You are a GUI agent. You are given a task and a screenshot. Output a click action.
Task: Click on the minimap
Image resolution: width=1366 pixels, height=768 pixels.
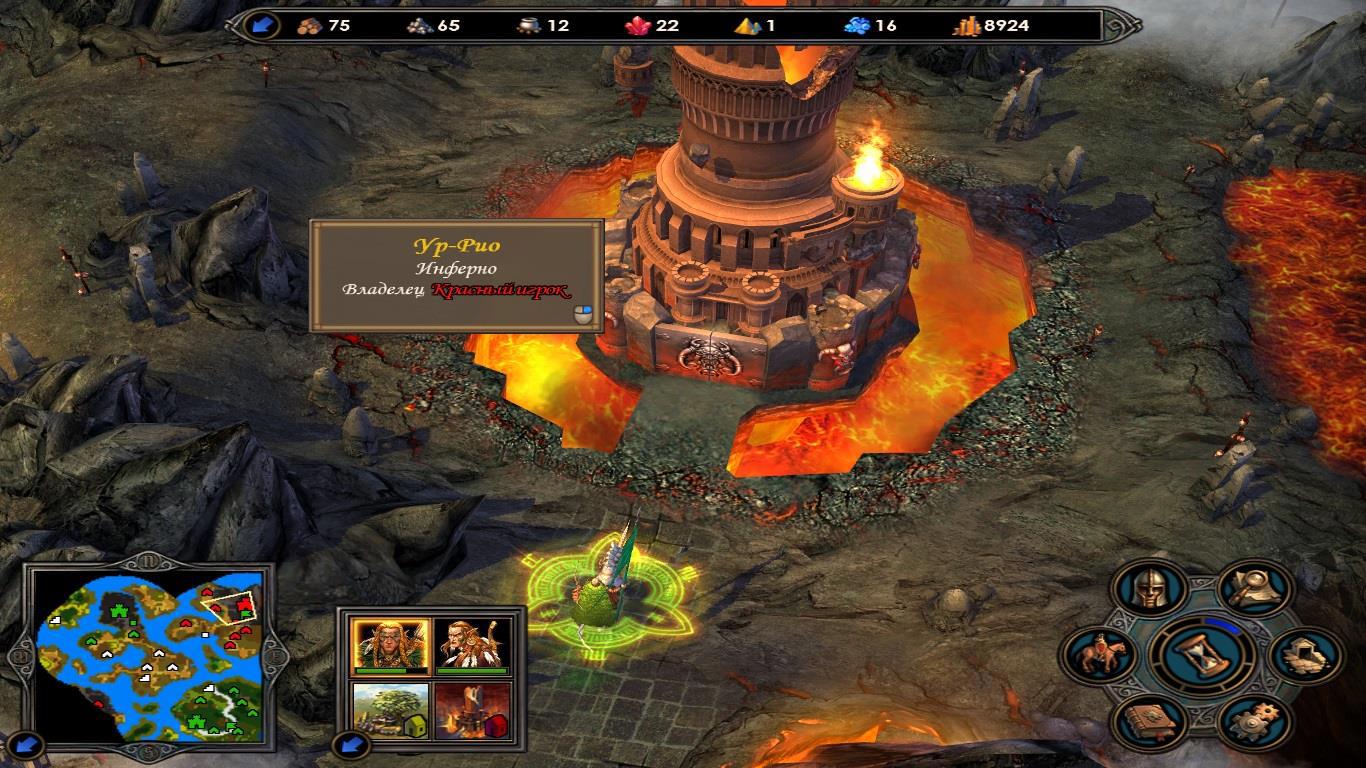pyautogui.click(x=148, y=656)
